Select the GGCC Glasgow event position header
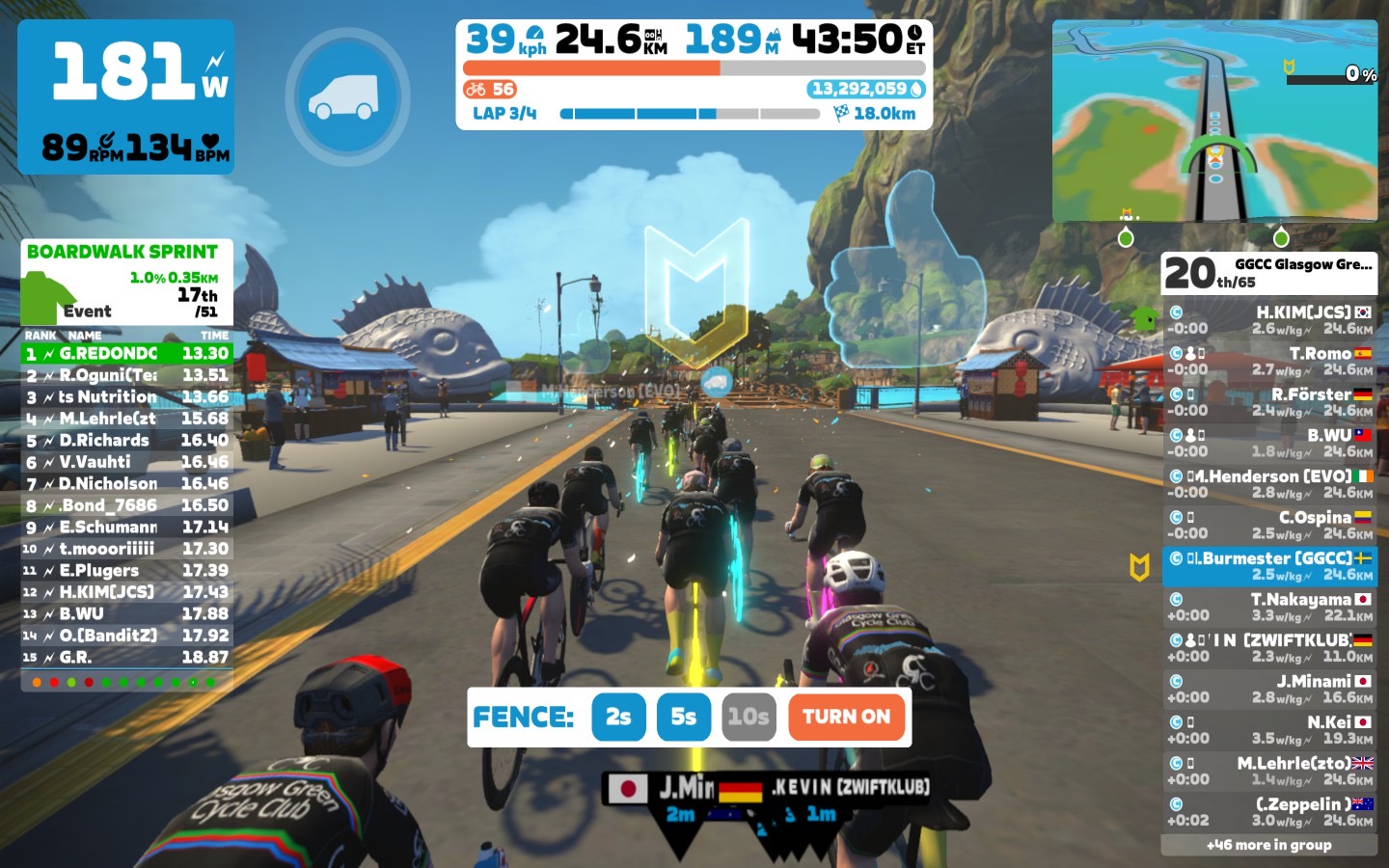The width and height of the screenshot is (1389, 868). (1269, 273)
